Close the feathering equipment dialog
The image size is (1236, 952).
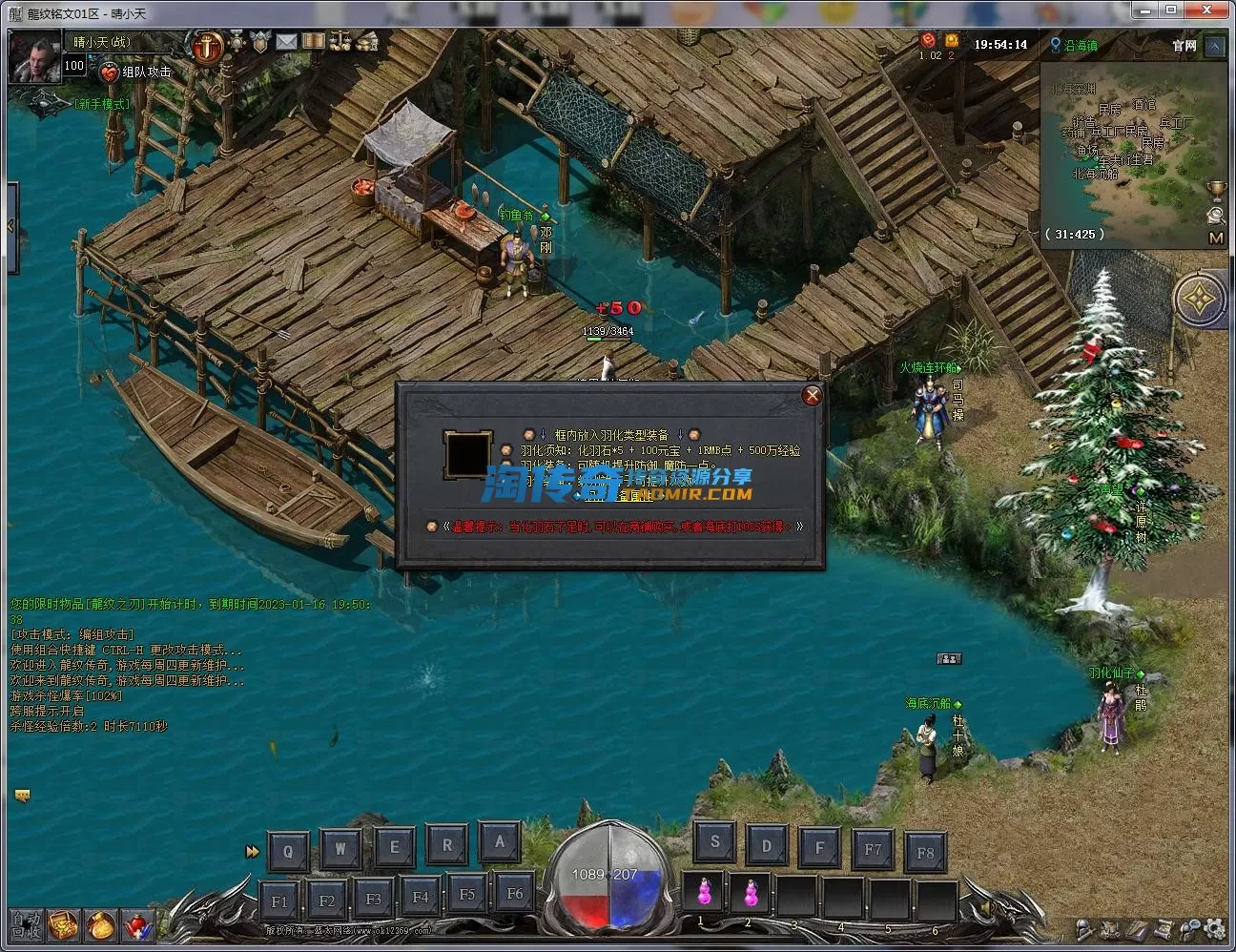pos(812,396)
